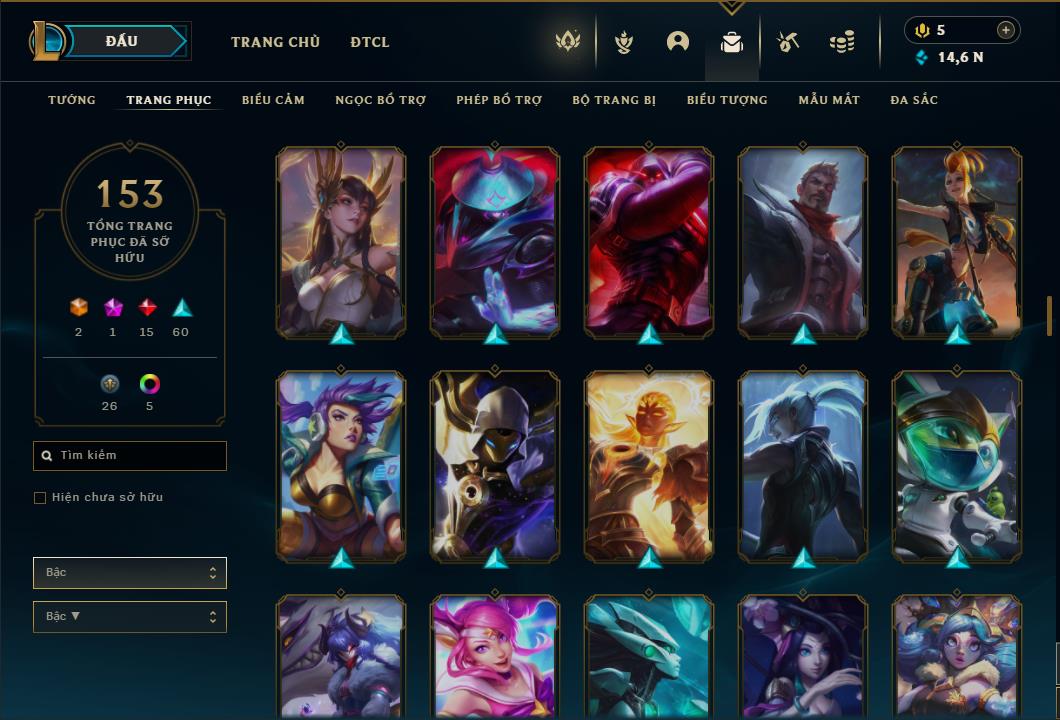Screen dimensions: 1060x720
Task: Open the BIỂU TƯỢNG tab
Action: pyautogui.click(x=727, y=100)
